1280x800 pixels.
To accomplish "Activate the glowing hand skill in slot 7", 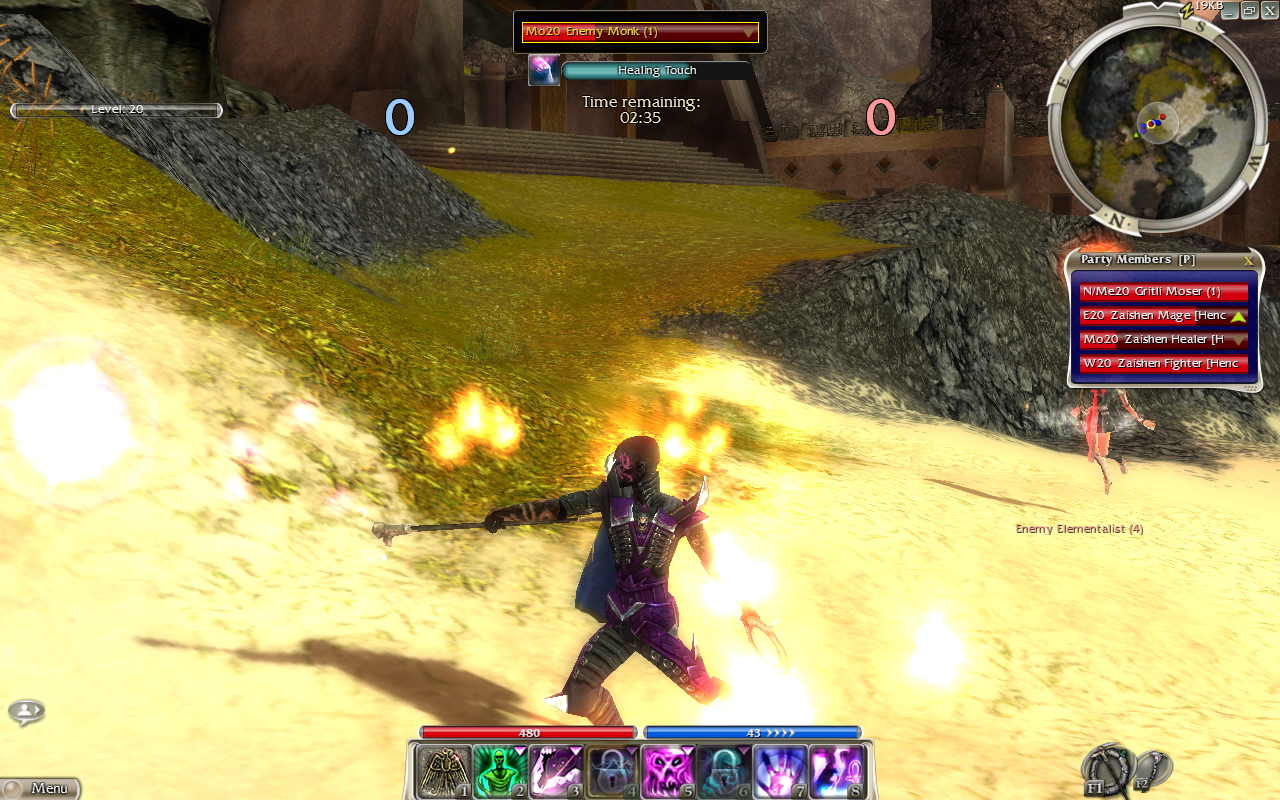I will [x=779, y=772].
